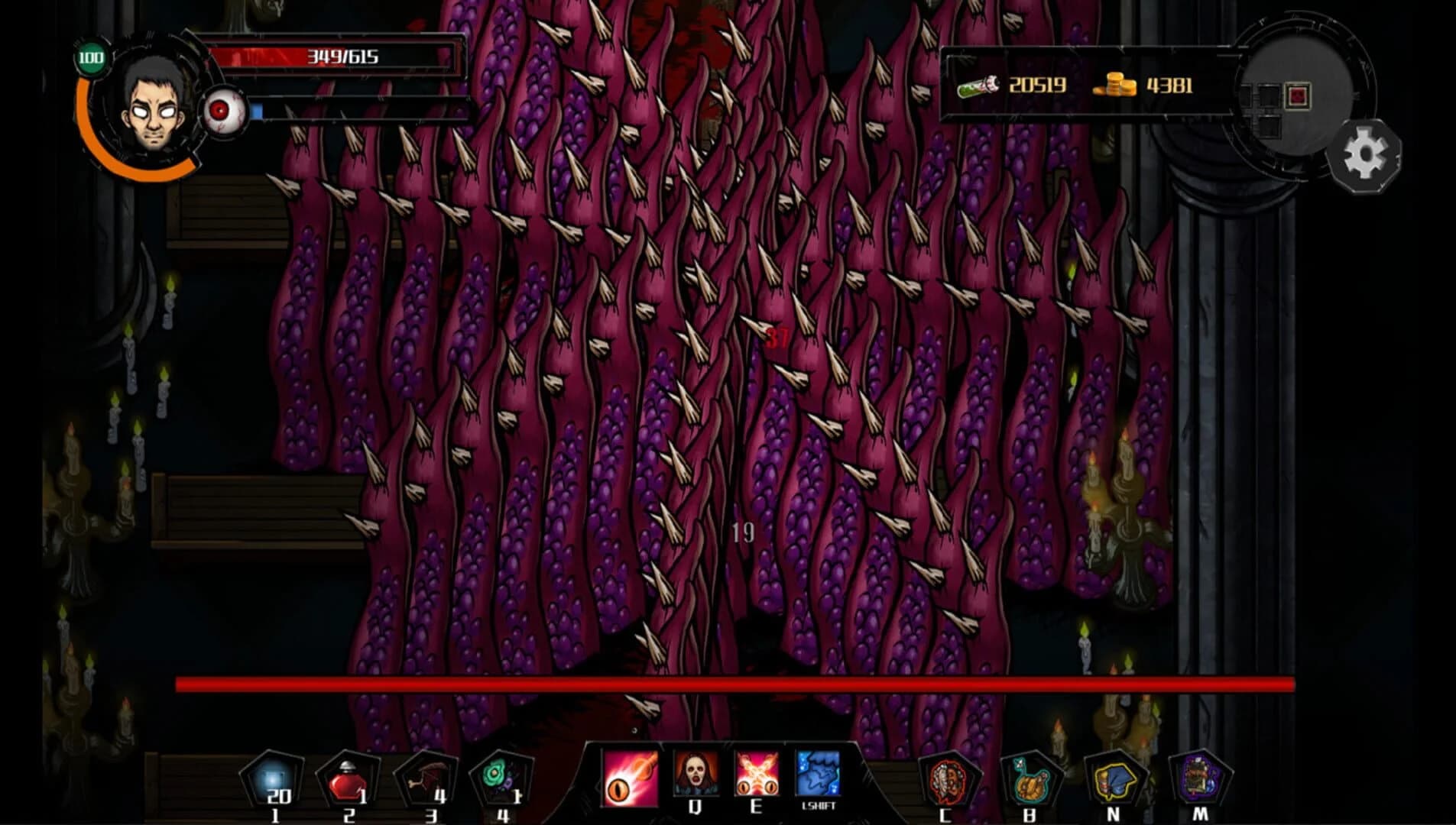Click the eyeball indicator beside the portrait
This screenshot has height=825, width=1456.
coord(222,109)
